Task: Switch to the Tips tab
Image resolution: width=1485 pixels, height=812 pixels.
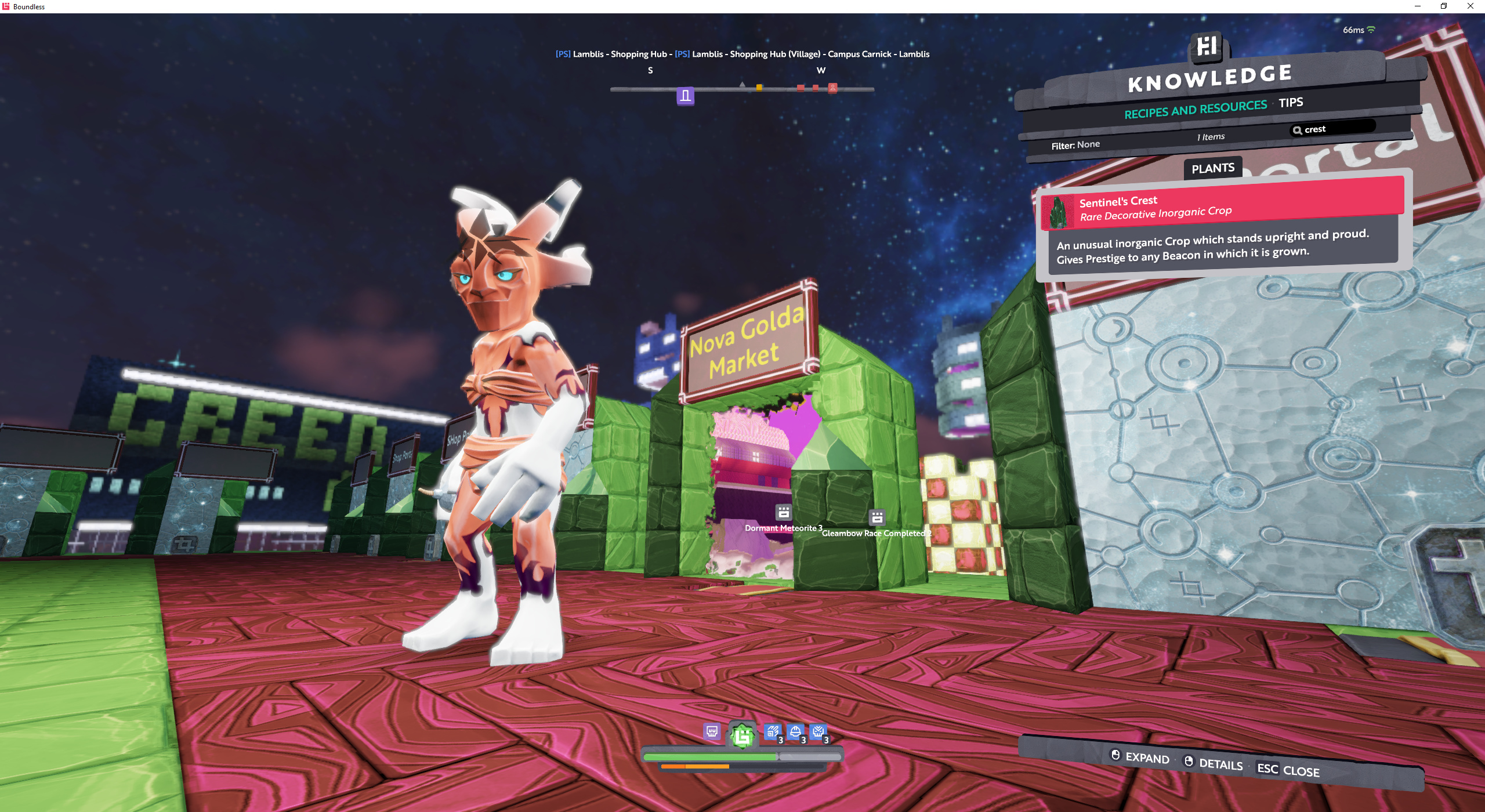Action: pos(1291,103)
